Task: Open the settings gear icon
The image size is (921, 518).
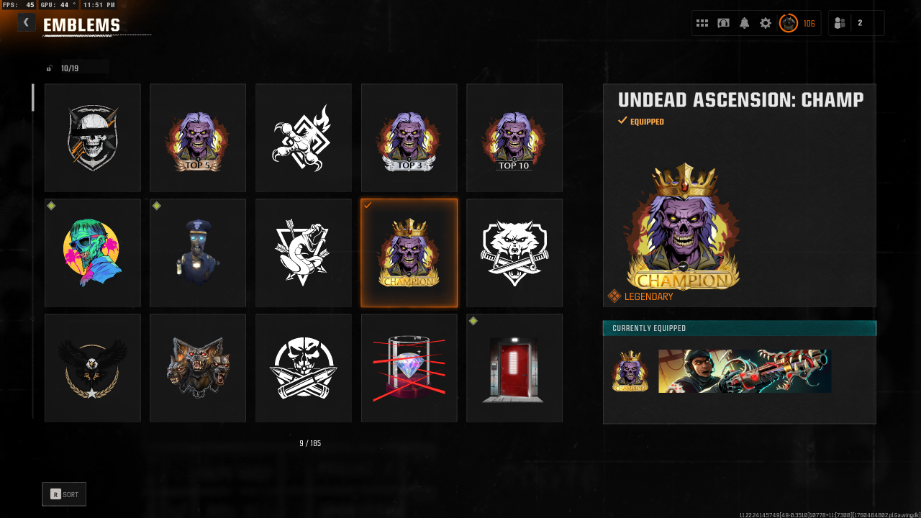Action: point(766,23)
